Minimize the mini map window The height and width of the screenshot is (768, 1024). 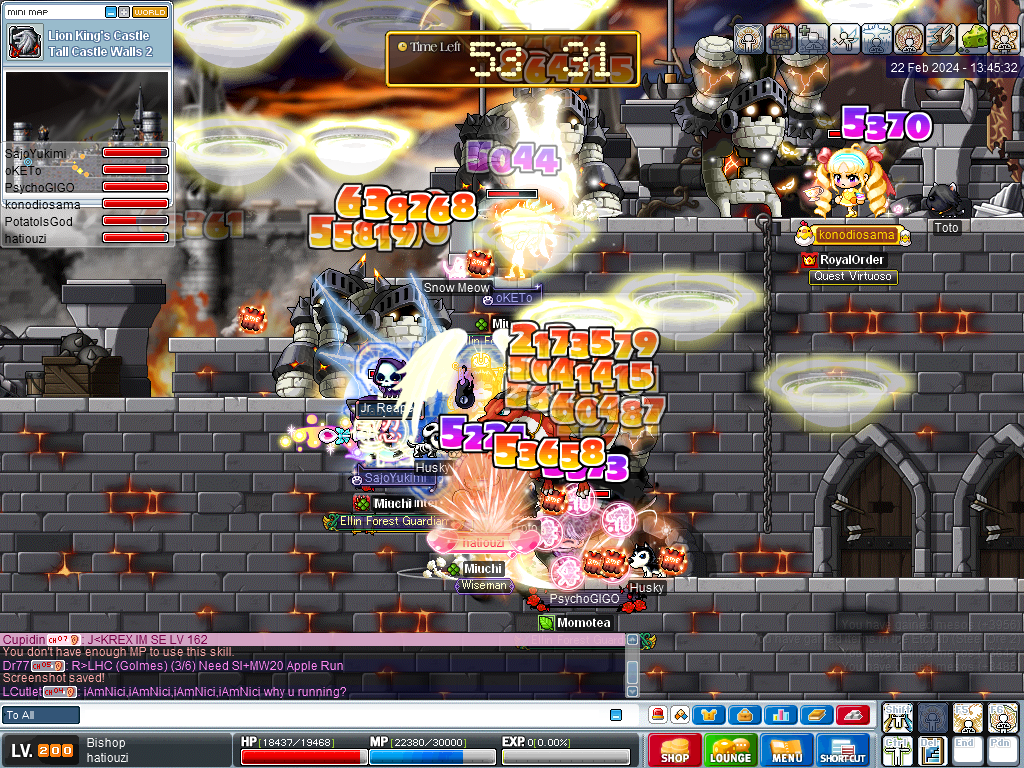point(110,12)
